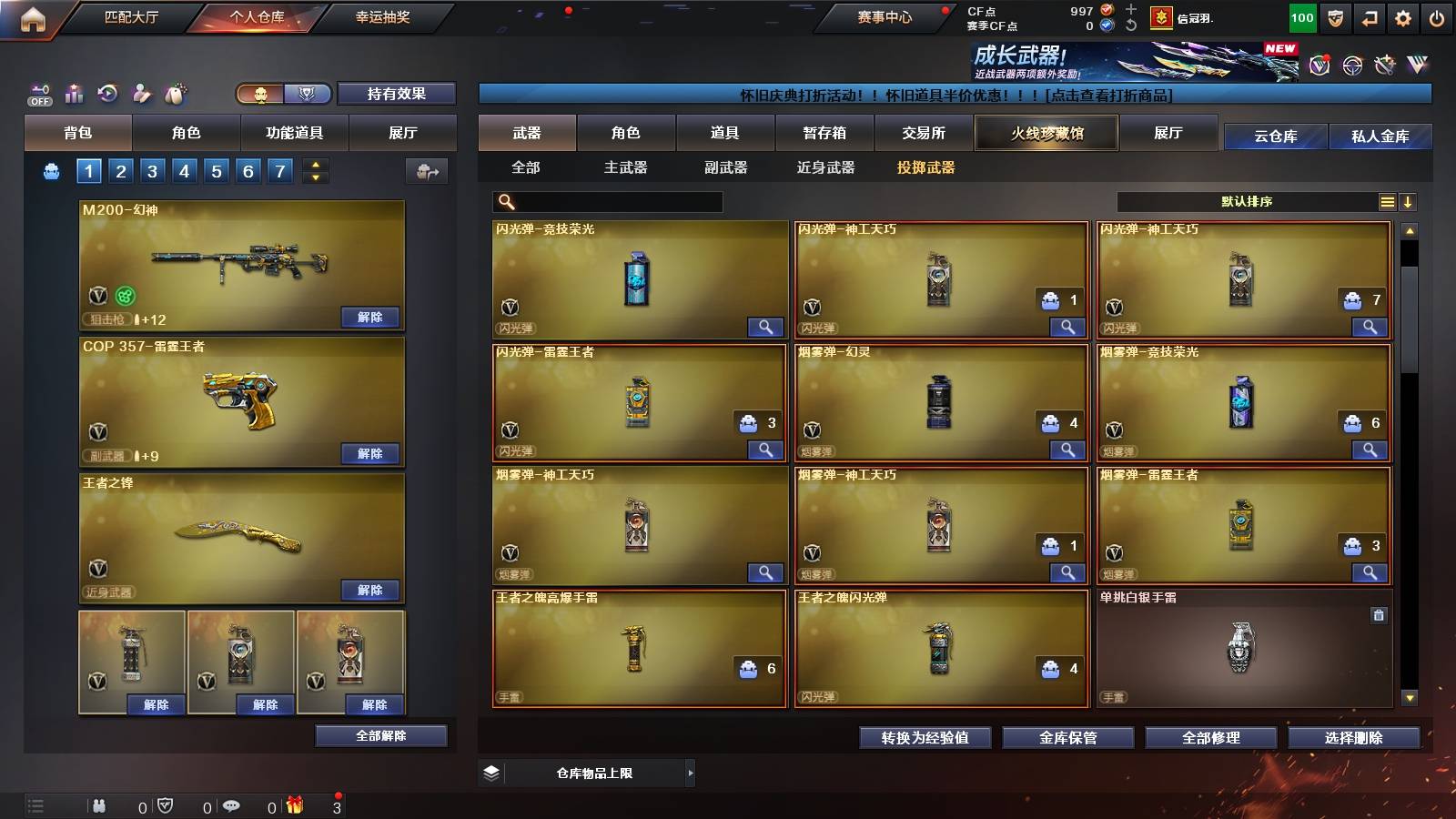Switch to the 火线珍藏馆 tab

tap(1046, 133)
